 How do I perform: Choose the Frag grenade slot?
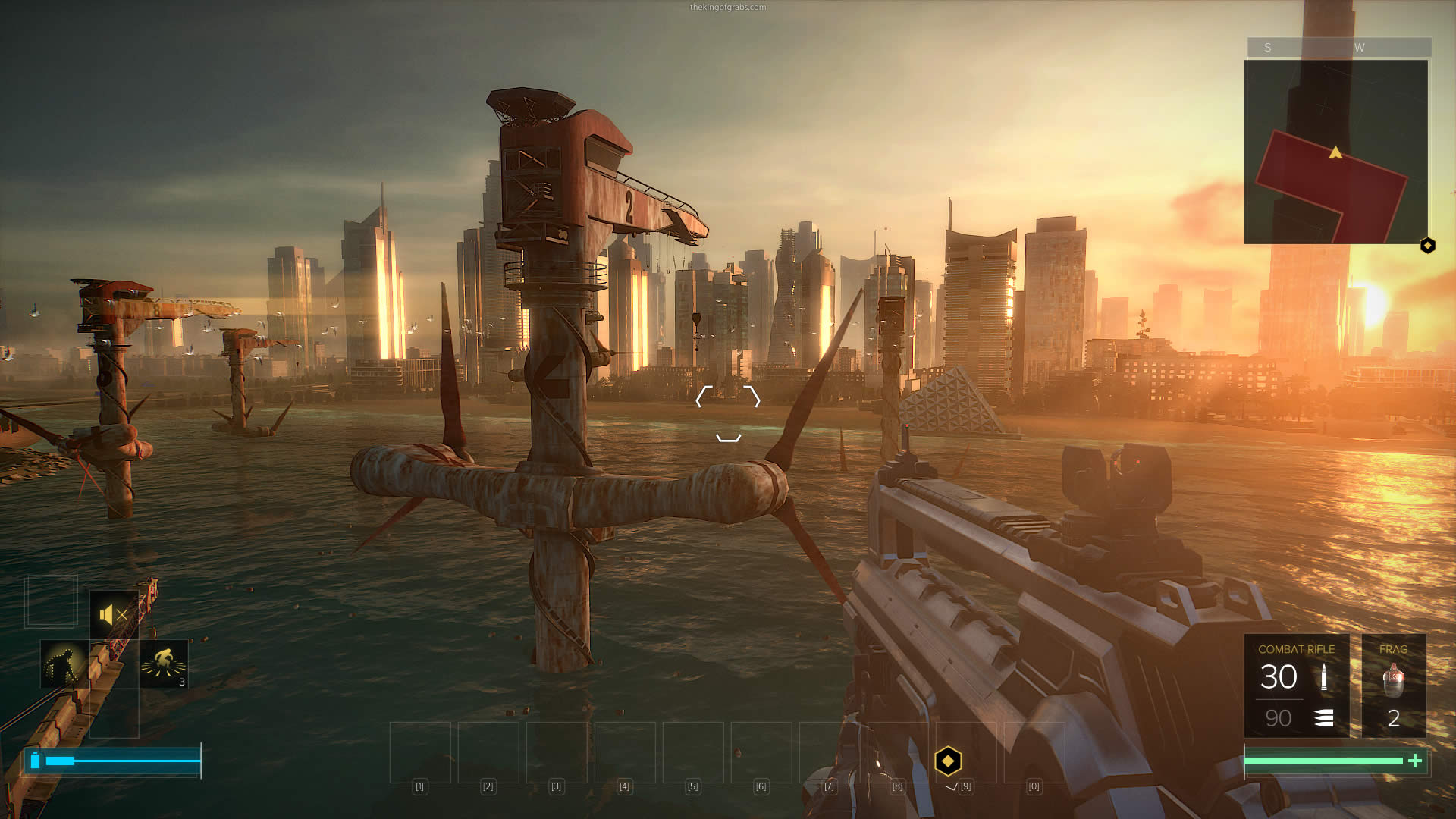pyautogui.click(x=1394, y=686)
